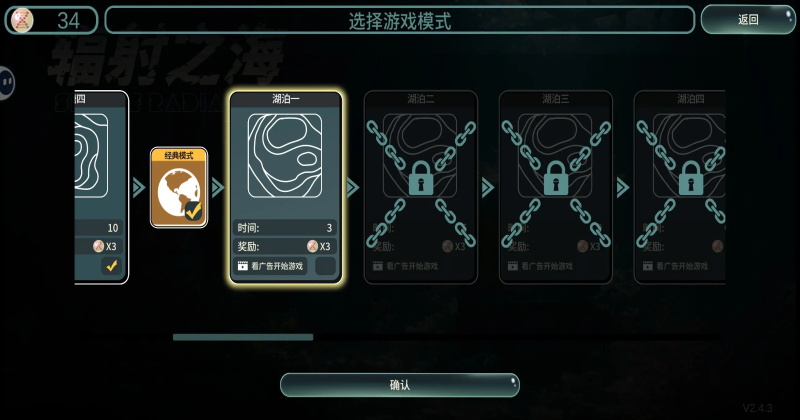Start 湖泊一 by watching an ad

(x=271, y=266)
